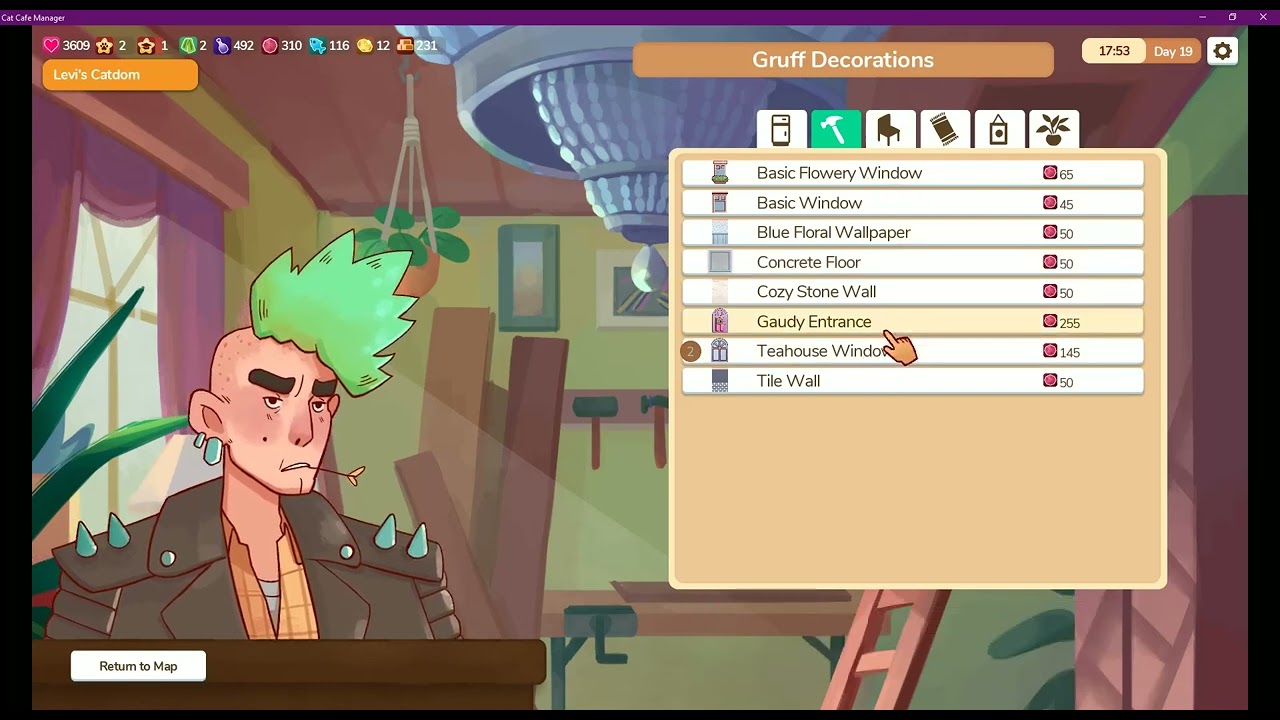Screen dimensions: 1280x720
Task: Minimize the Cat Cafe Manager window
Action: 1201,17
